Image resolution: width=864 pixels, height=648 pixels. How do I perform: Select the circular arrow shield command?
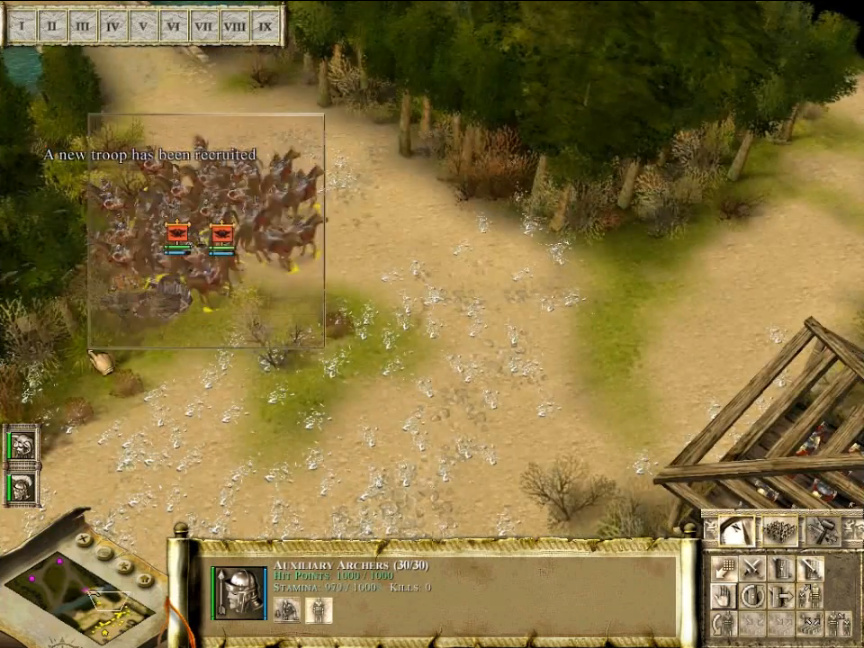point(752,597)
